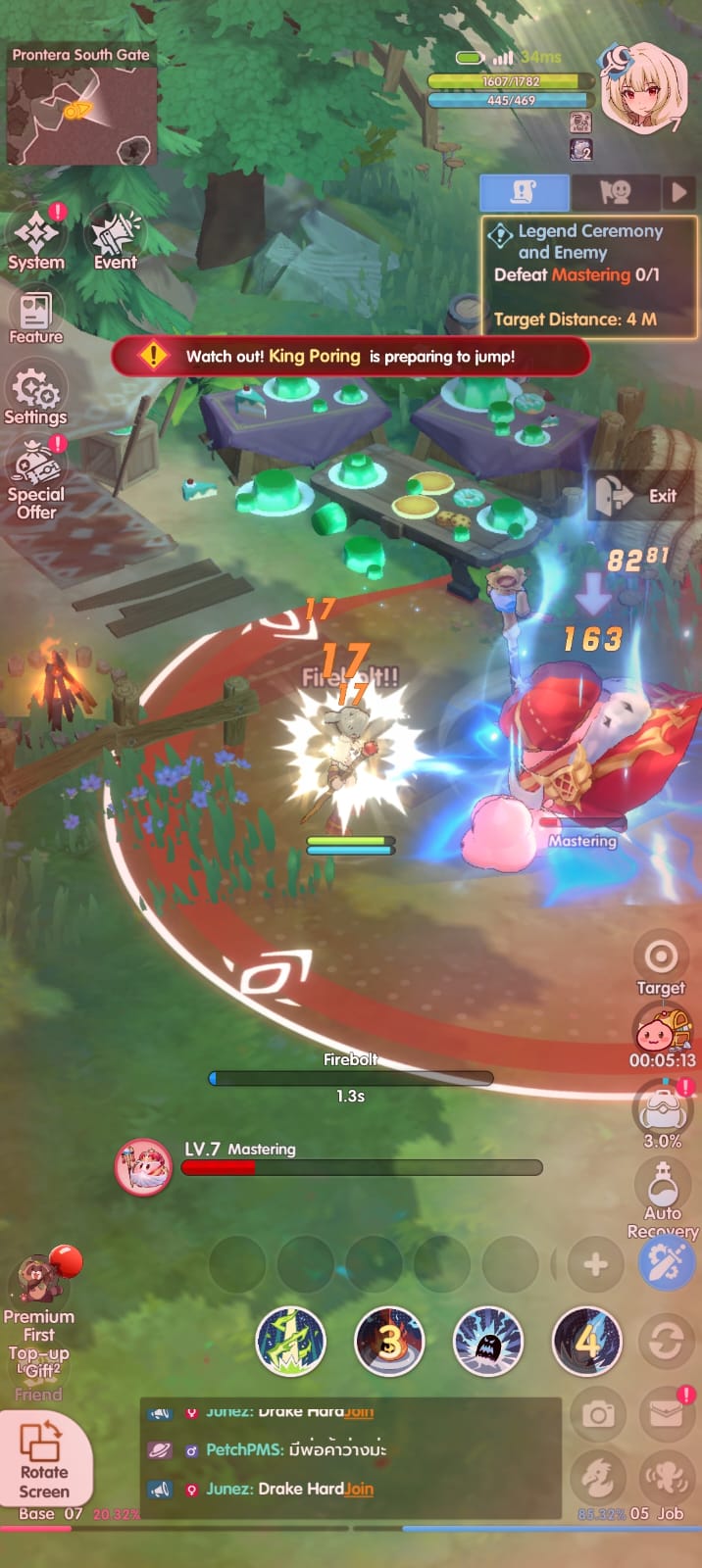Open the camera screenshot button
Image resolution: width=702 pixels, height=1568 pixels.
click(598, 1414)
